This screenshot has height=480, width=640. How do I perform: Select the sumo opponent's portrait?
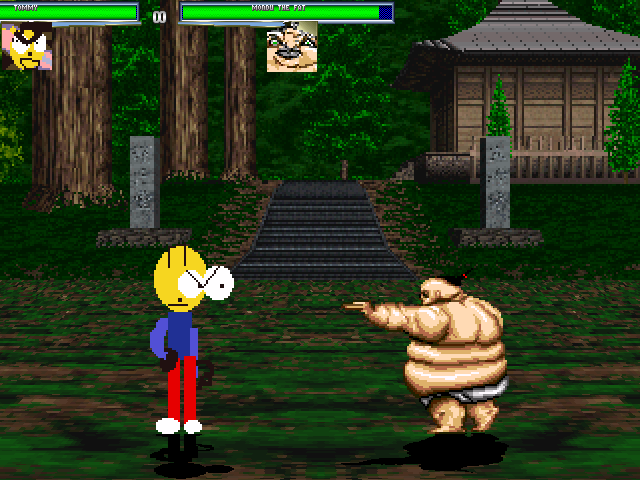coord(291,47)
